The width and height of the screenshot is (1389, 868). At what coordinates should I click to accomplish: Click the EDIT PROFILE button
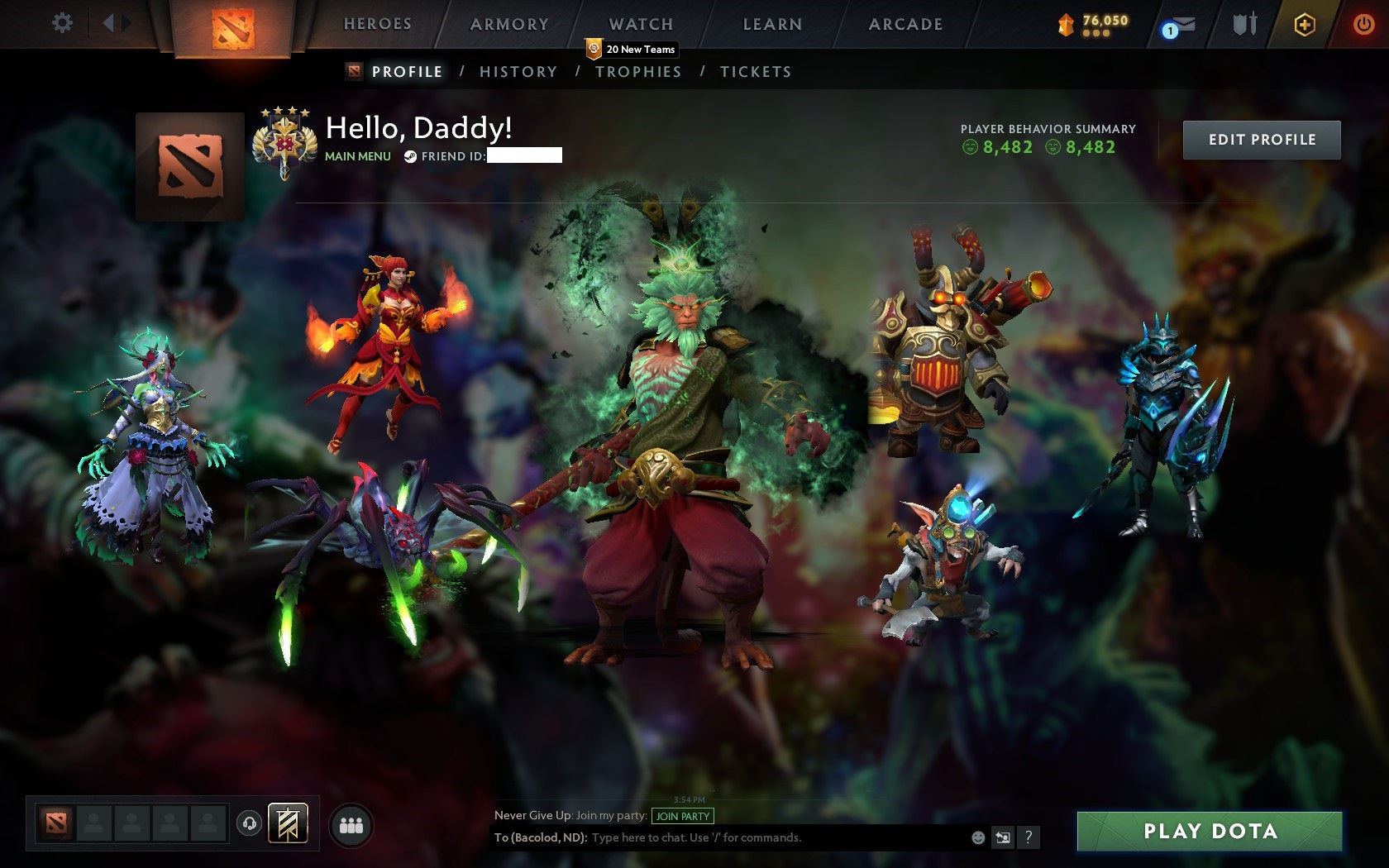click(1262, 140)
